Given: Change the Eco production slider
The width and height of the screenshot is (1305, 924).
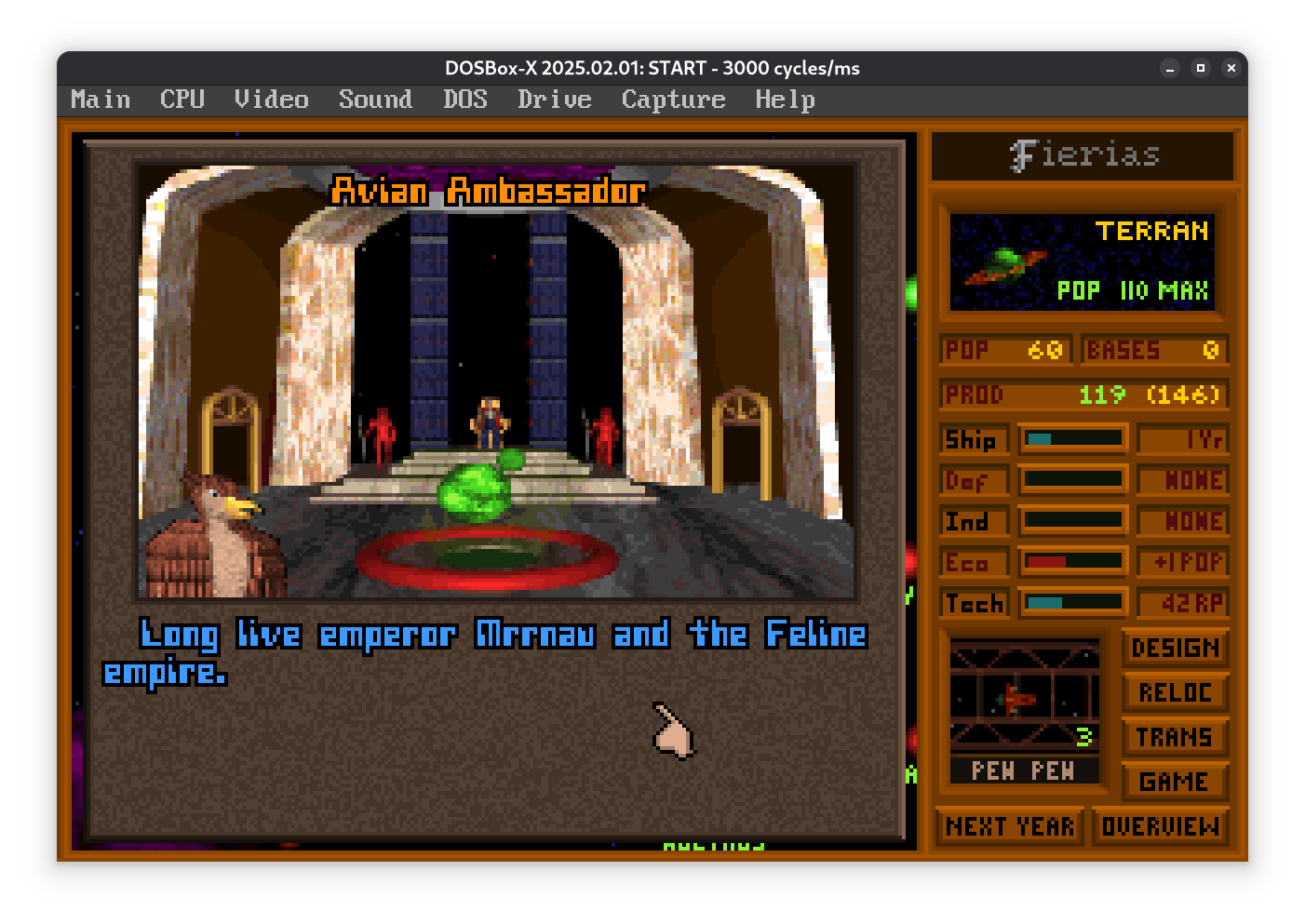Looking at the screenshot, I should point(1073,561).
